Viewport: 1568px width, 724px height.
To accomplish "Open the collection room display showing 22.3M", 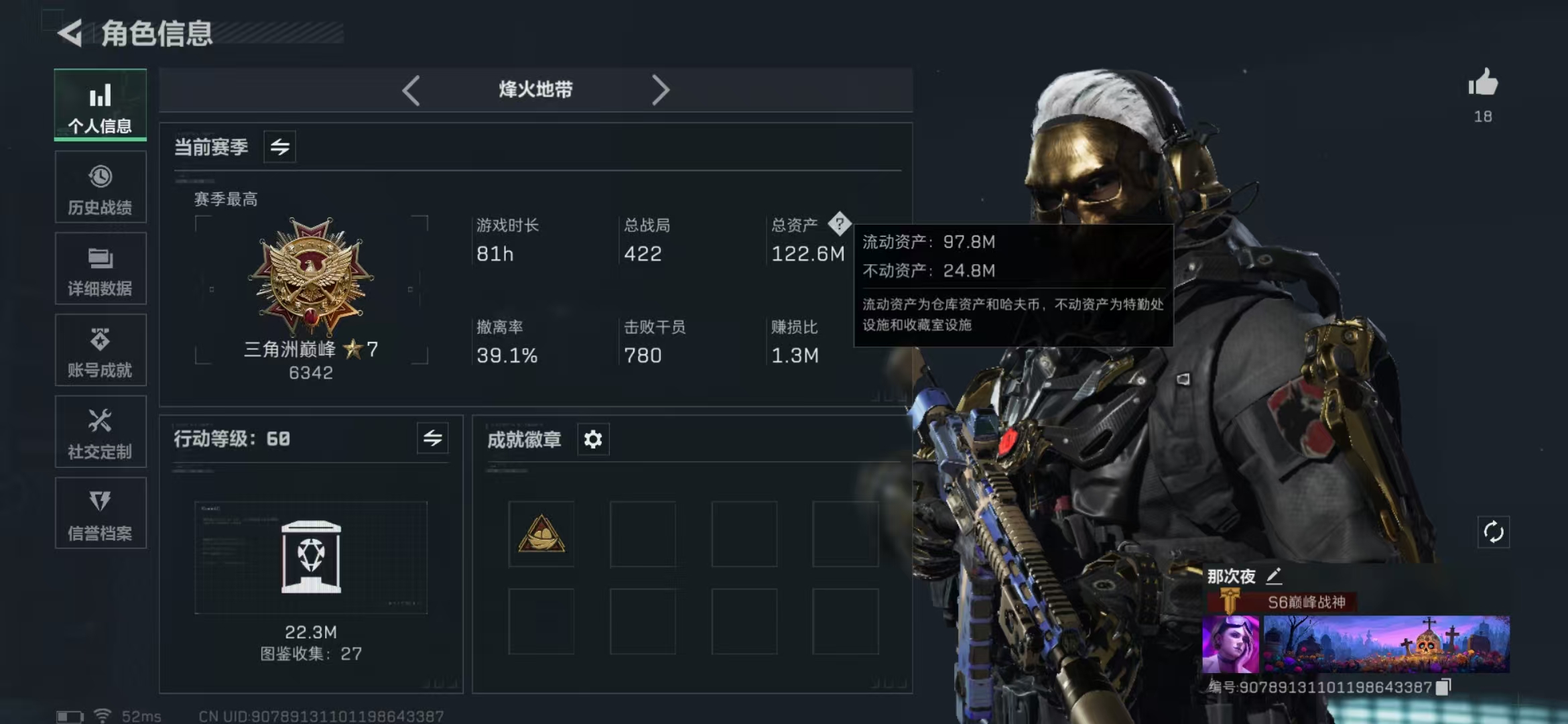I will (311, 558).
